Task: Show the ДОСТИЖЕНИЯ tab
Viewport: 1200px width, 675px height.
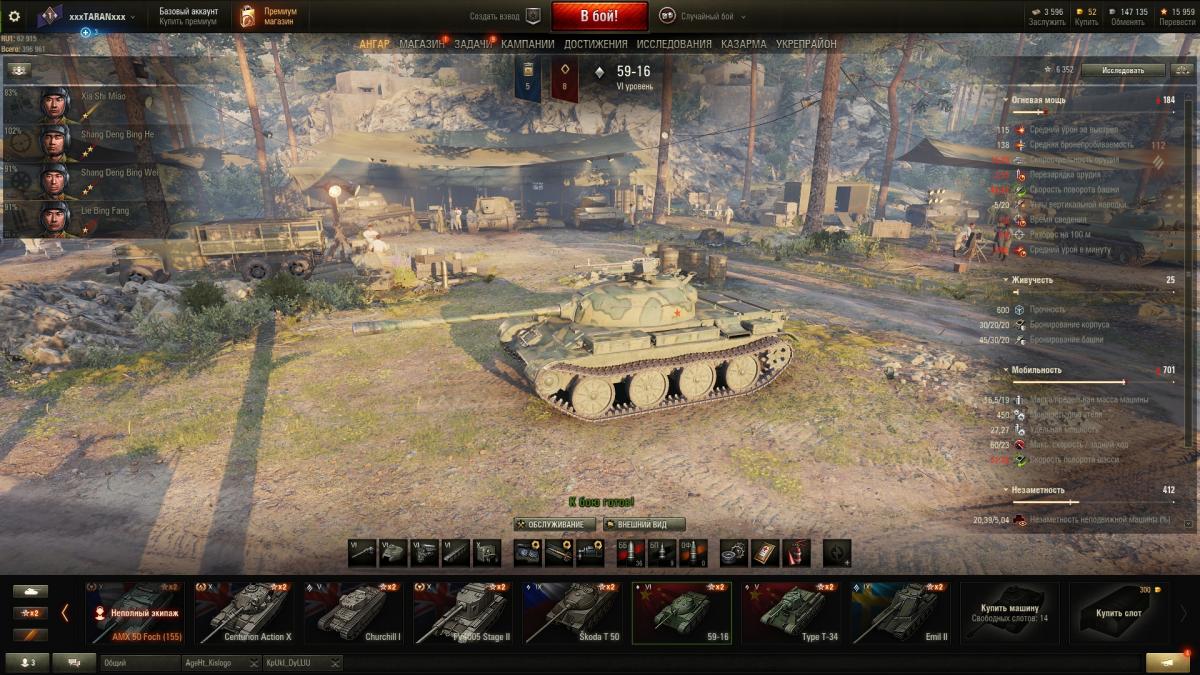Action: tap(595, 44)
